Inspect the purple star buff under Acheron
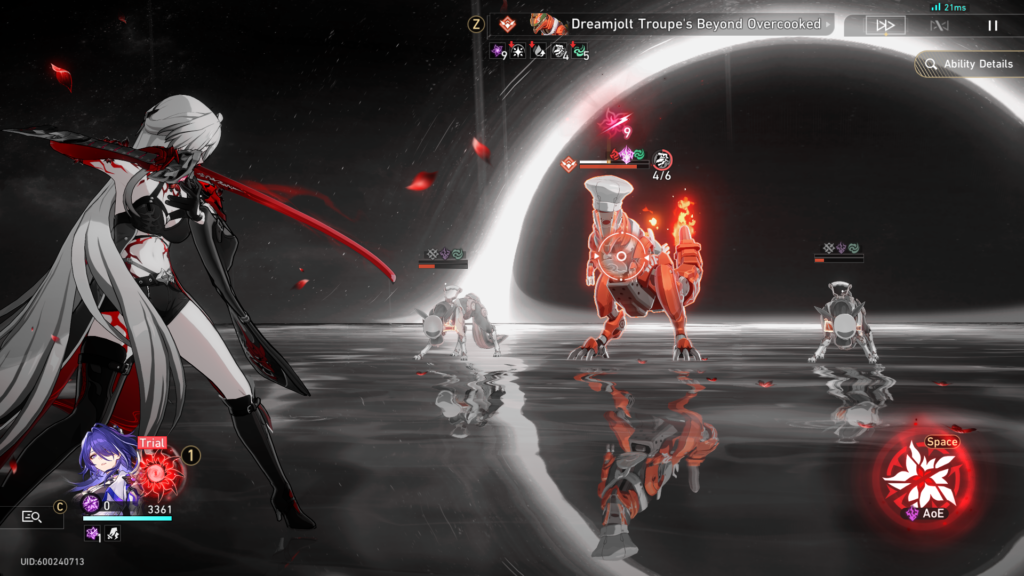1024x576 pixels. coord(92,534)
